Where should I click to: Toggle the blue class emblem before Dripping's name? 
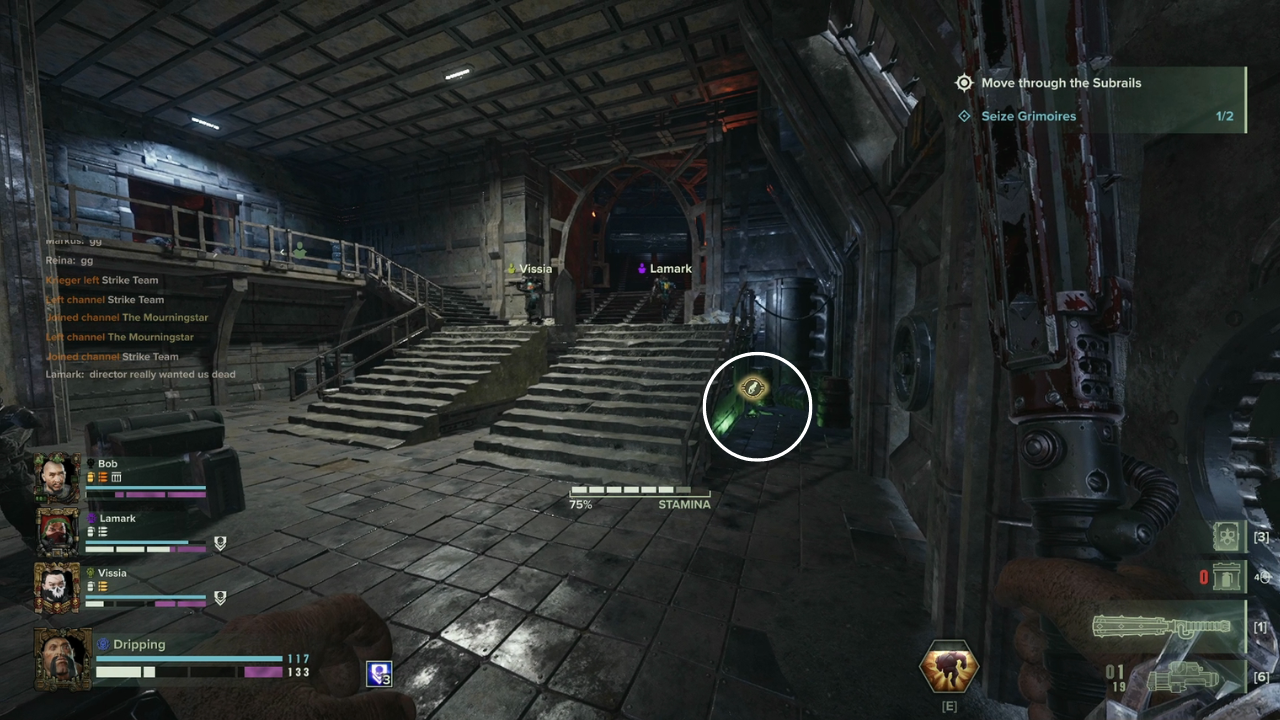[x=103, y=644]
